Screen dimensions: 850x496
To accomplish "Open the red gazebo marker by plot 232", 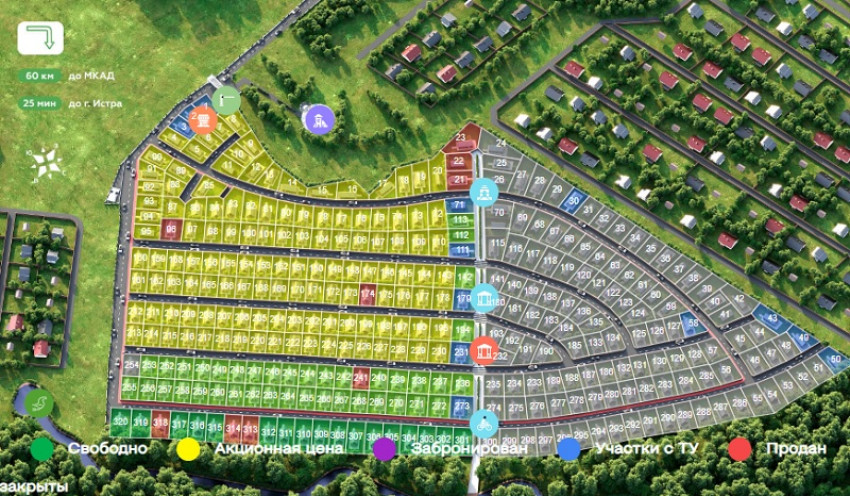I will pyautogui.click(x=484, y=351).
